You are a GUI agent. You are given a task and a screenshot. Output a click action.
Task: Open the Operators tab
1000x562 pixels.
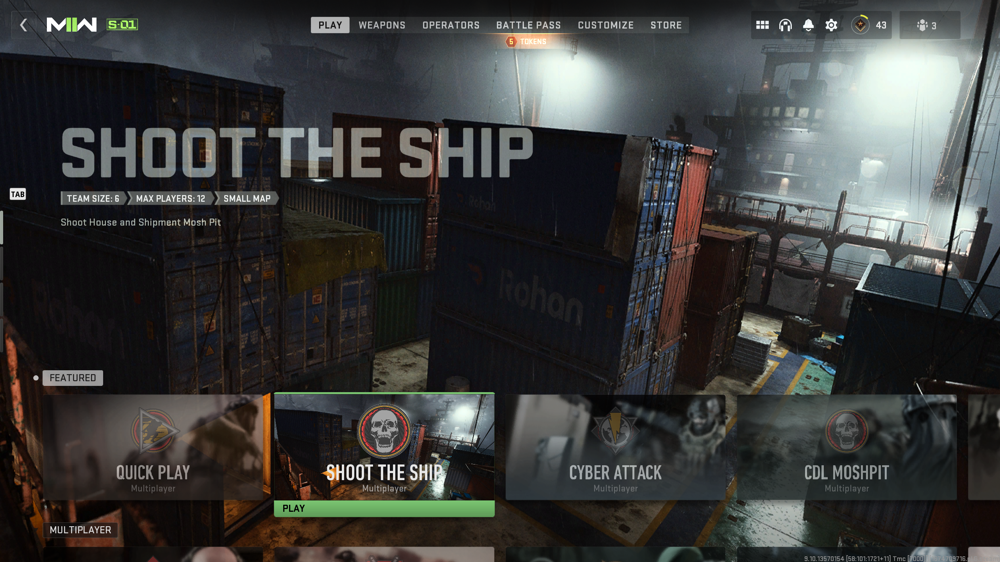point(451,25)
